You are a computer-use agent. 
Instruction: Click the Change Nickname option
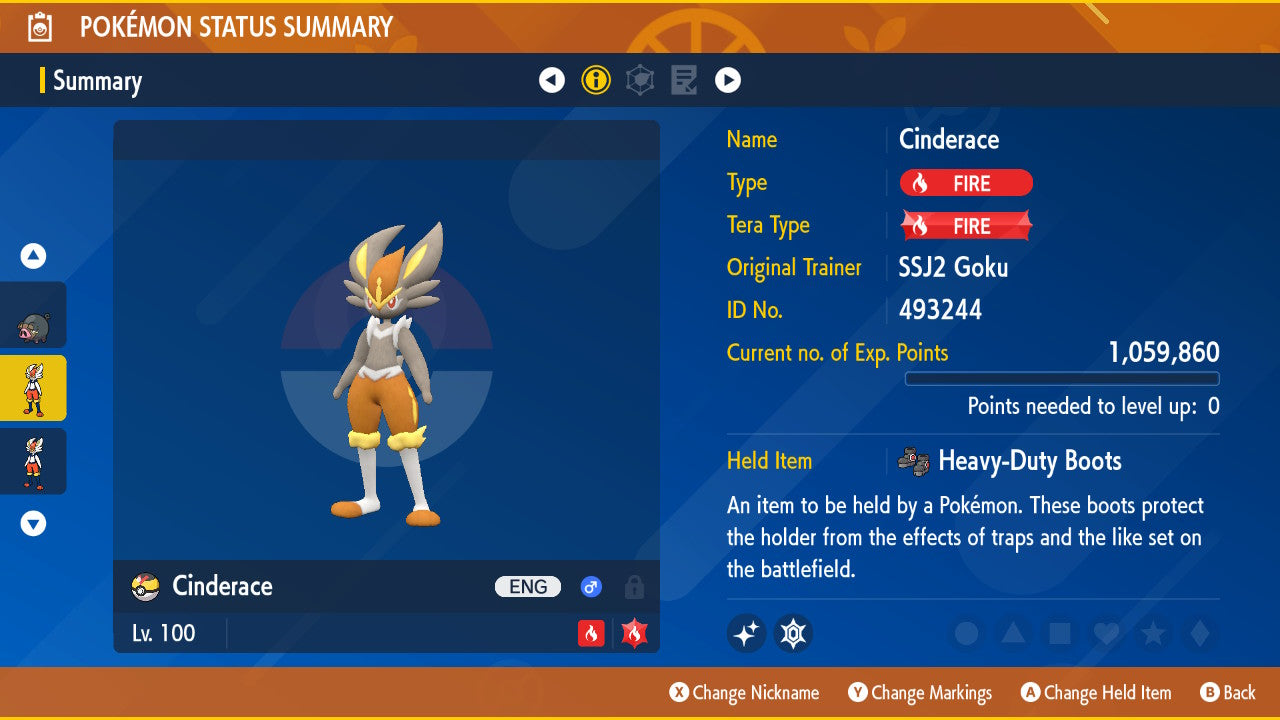744,693
